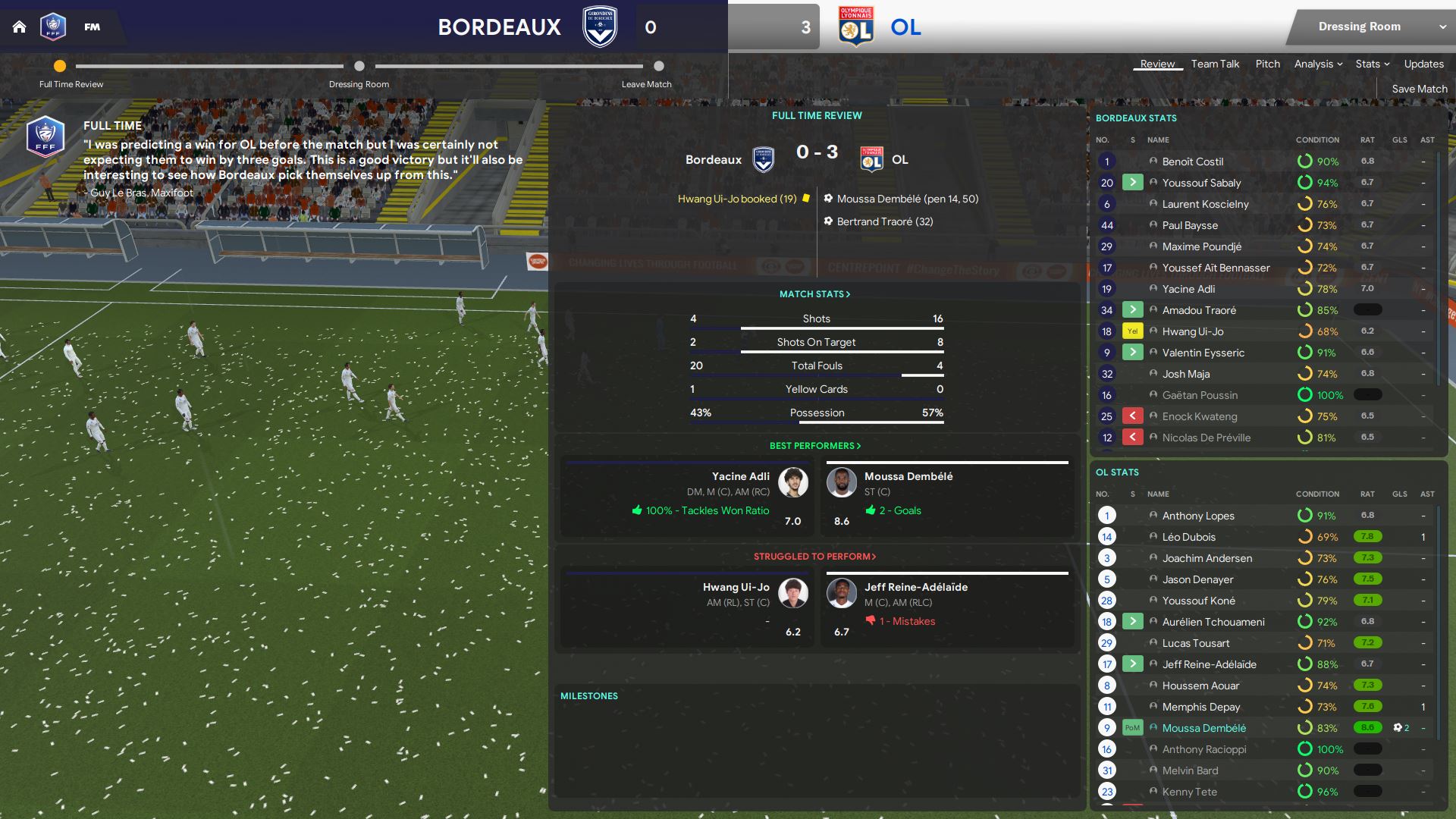Open the Struggled To Perform list
This screenshot has height=819, width=1456.
(815, 556)
